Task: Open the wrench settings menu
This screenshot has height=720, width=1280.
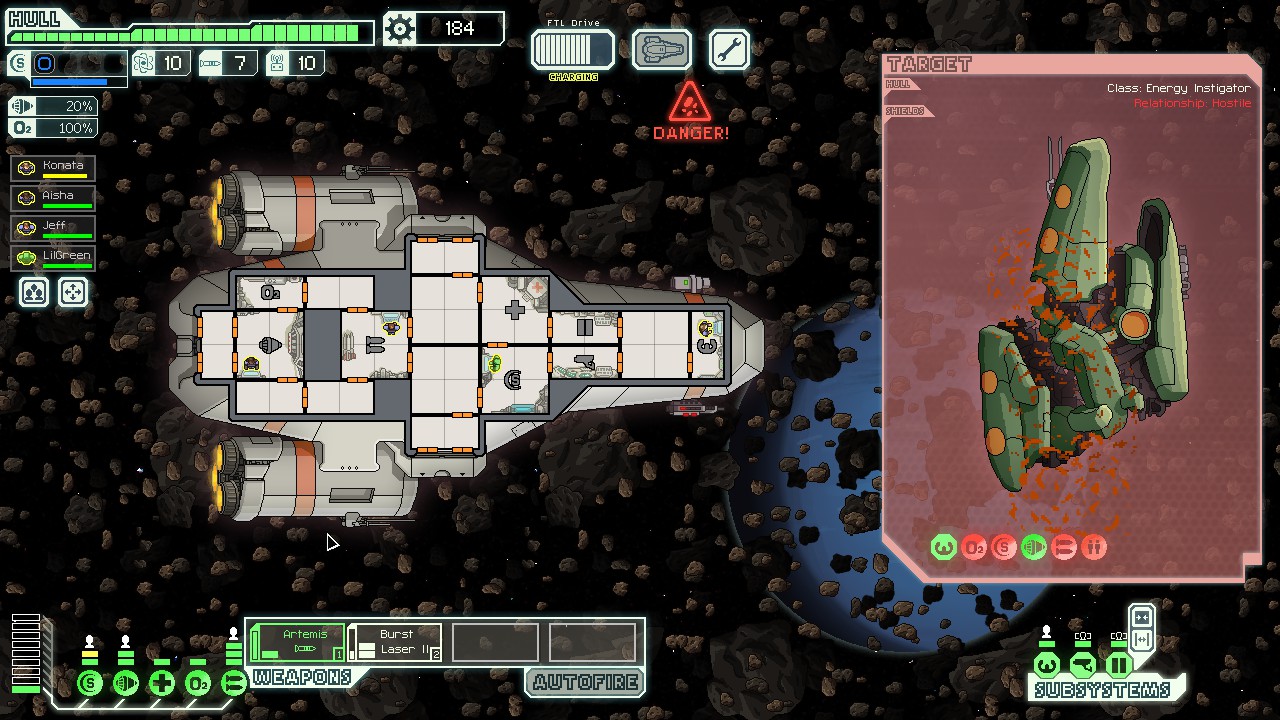Action: pos(729,49)
